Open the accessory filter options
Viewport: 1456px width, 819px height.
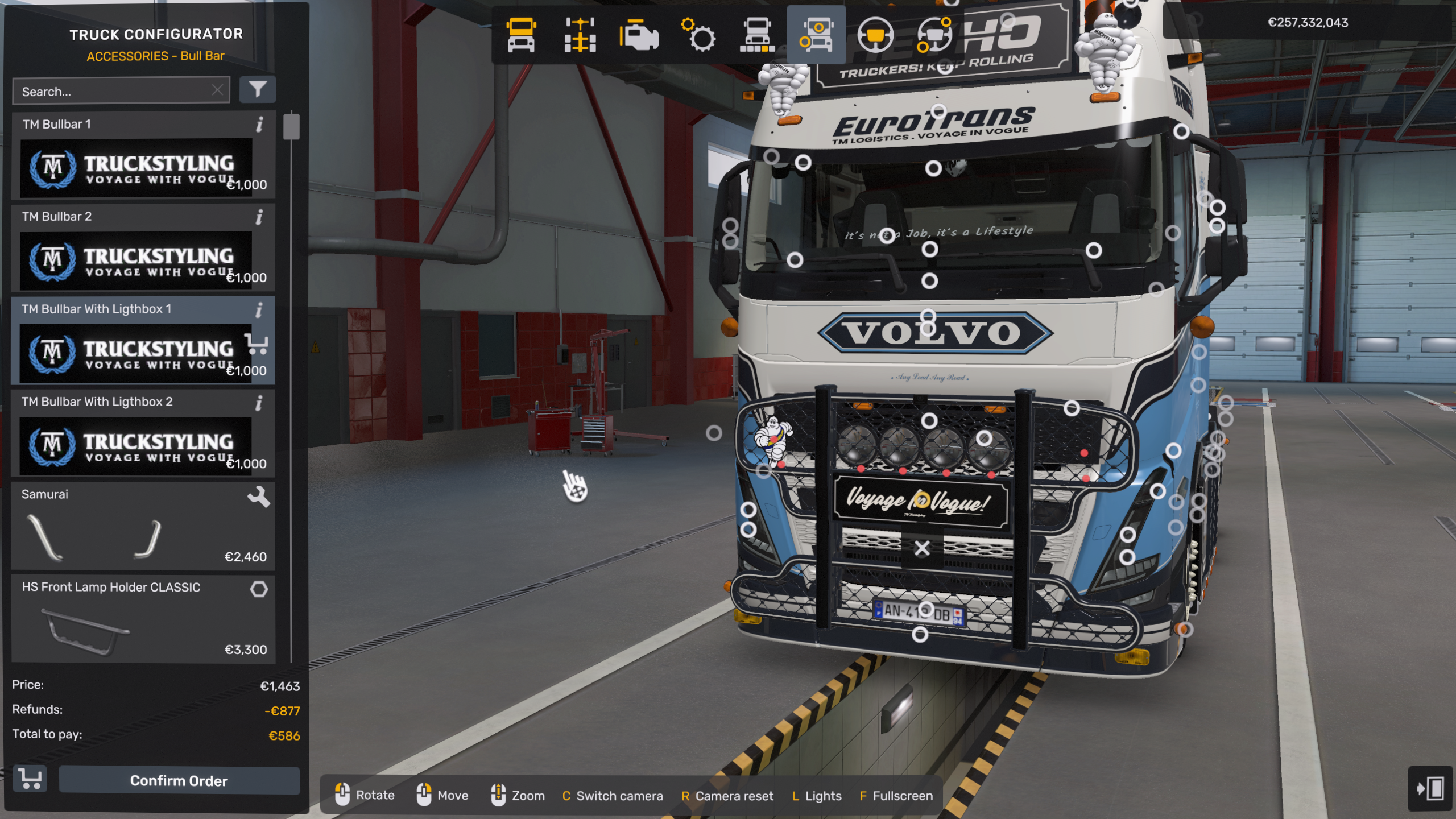click(258, 89)
